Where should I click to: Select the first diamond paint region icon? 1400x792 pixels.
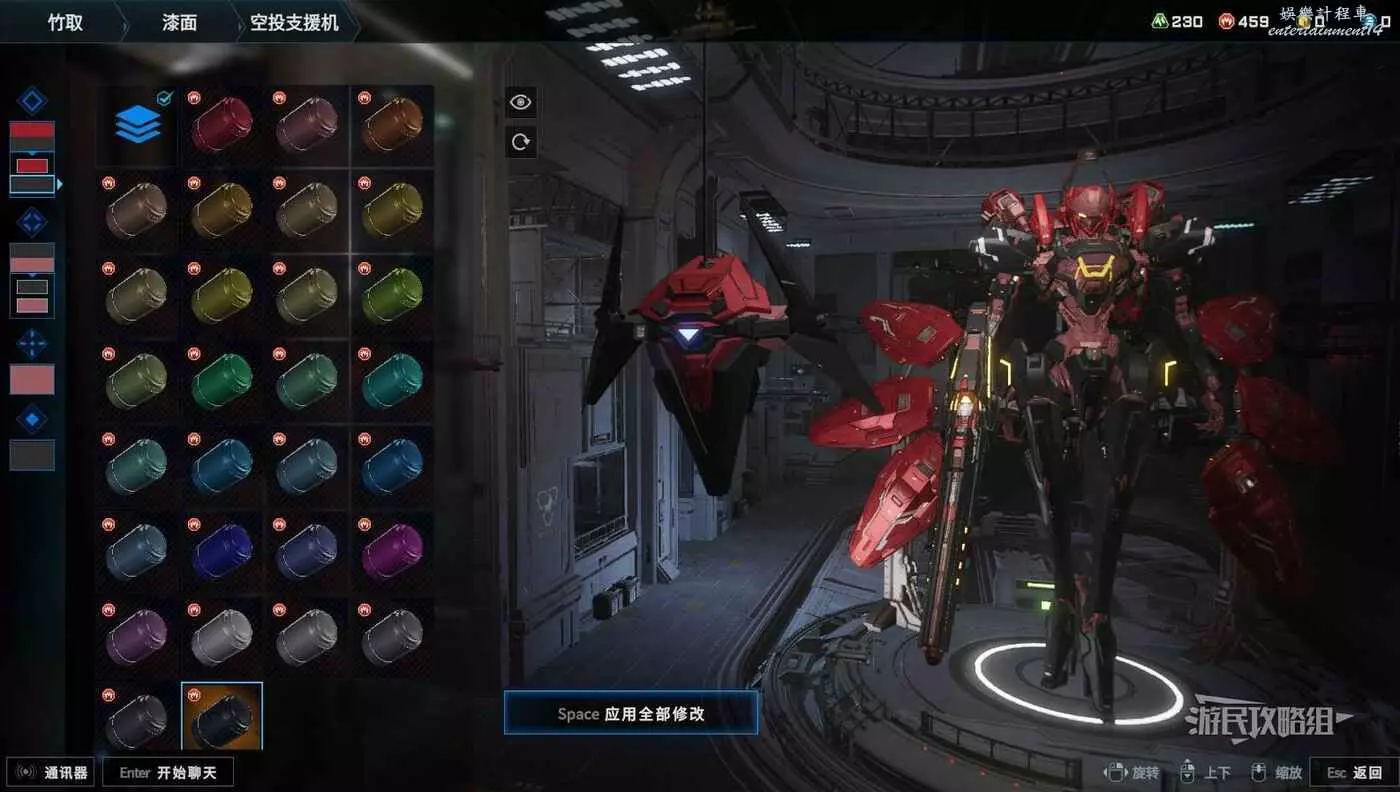click(32, 101)
